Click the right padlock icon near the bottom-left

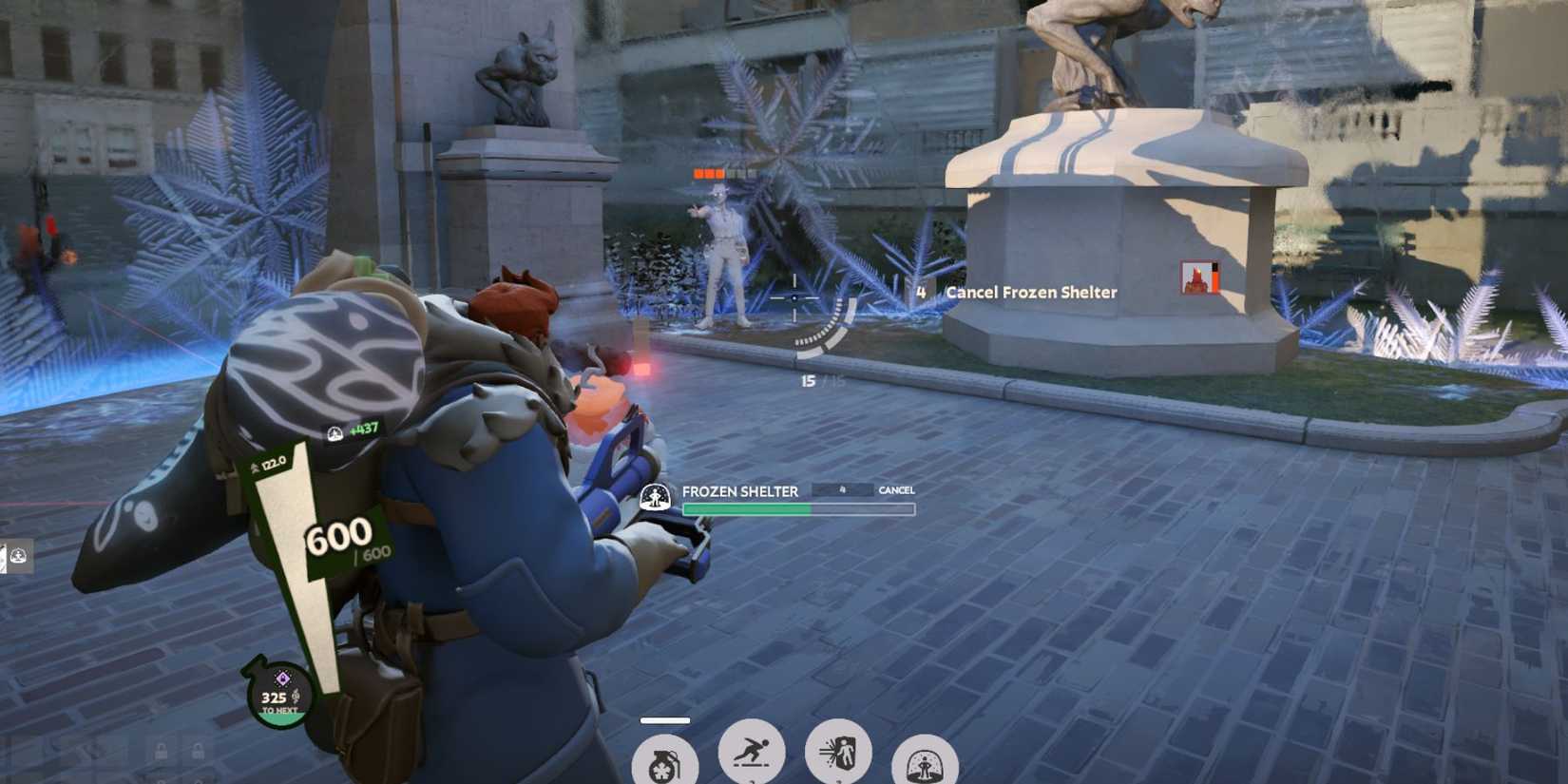point(199,750)
